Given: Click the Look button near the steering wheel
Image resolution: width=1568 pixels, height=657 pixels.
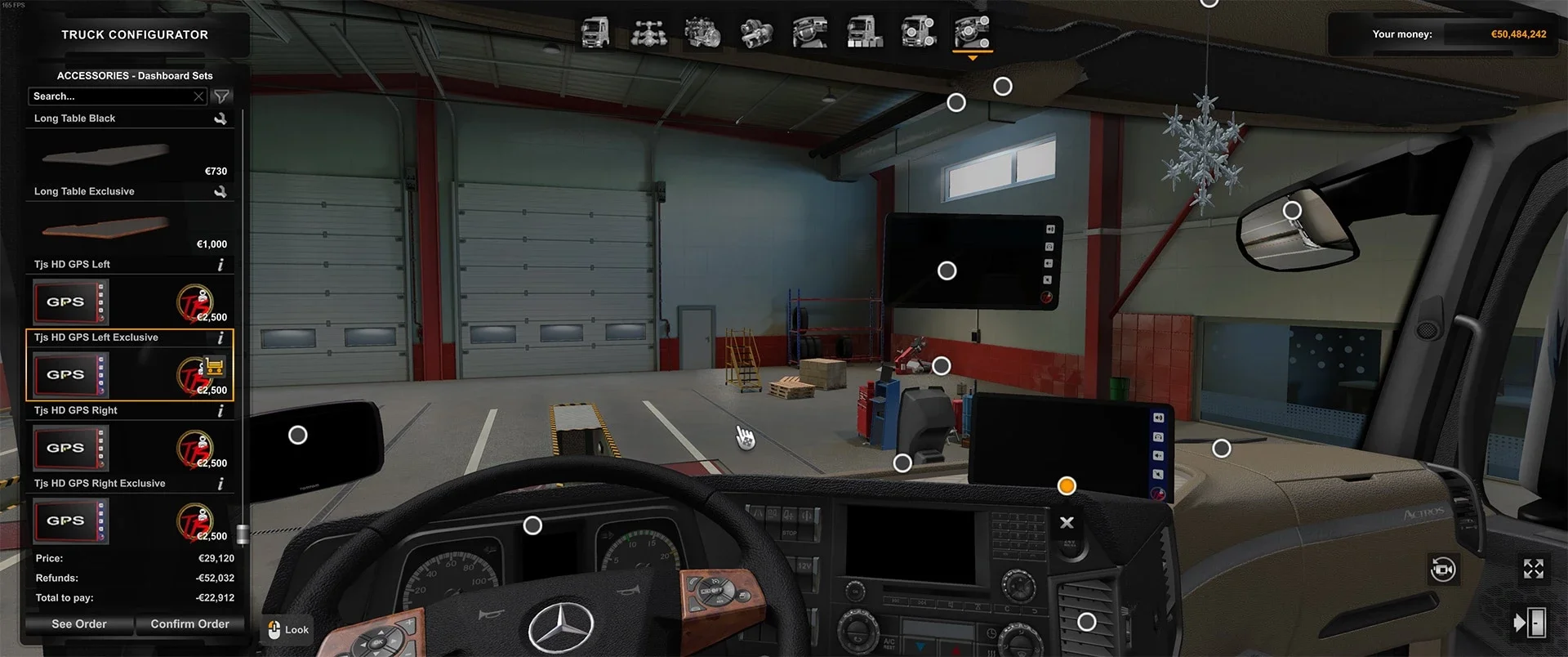Looking at the screenshot, I should 287,629.
